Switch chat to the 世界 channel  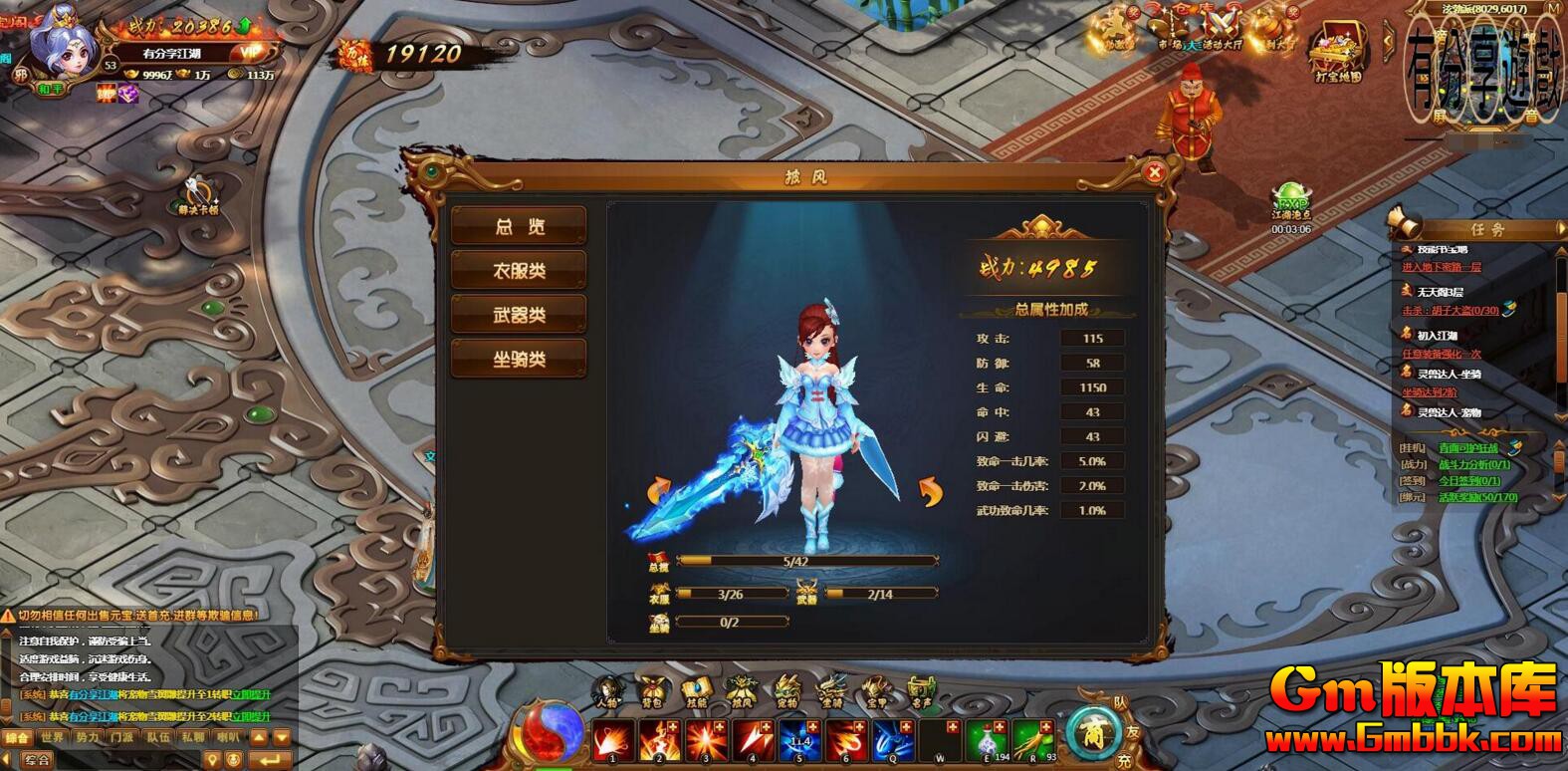point(52,737)
